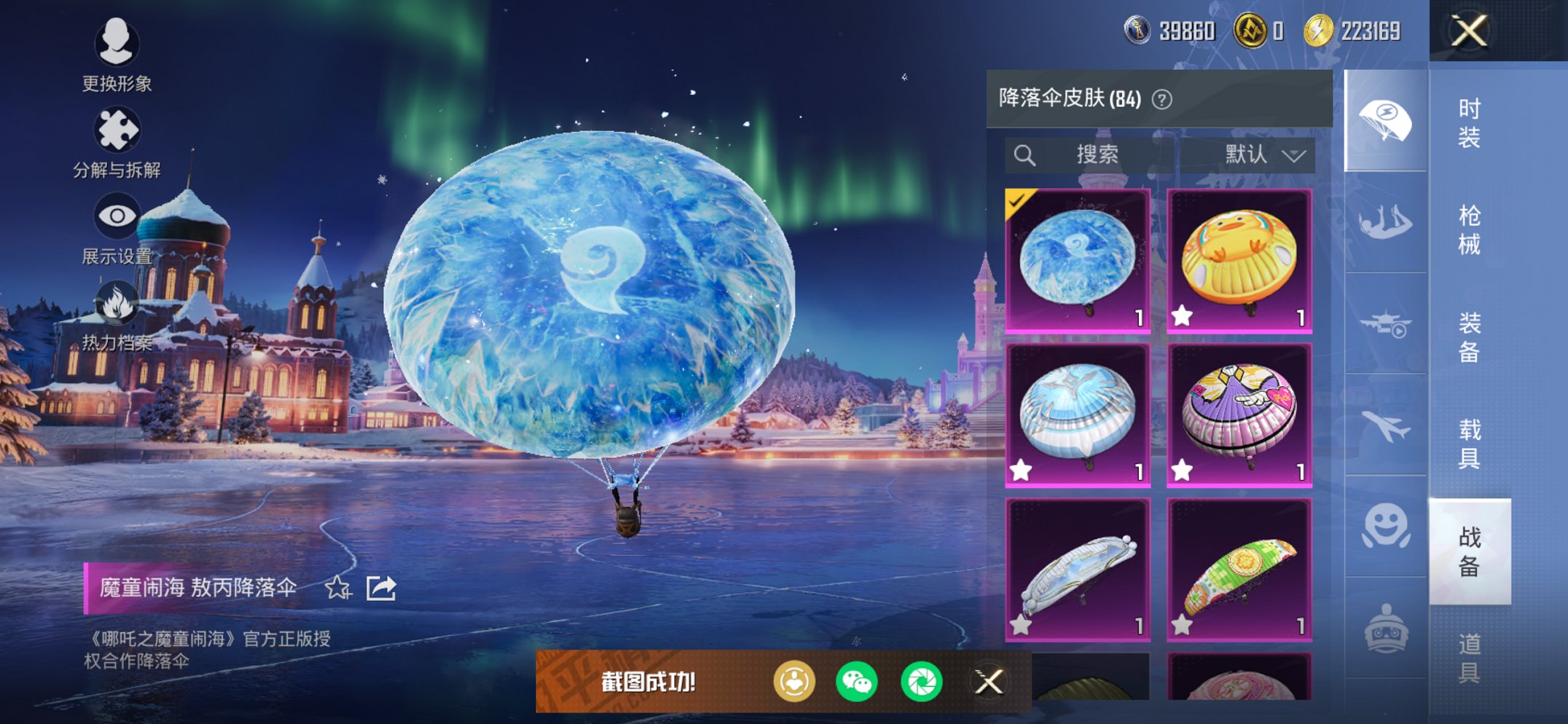Open the skydiving pose category icon
This screenshot has height=724, width=1568.
pyautogui.click(x=1385, y=222)
